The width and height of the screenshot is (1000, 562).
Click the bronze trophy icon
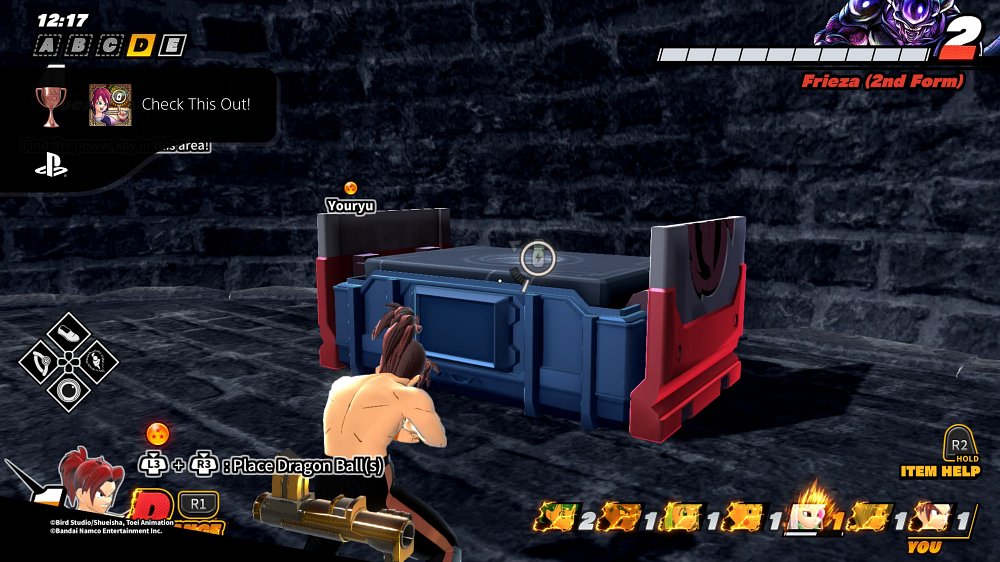49,104
